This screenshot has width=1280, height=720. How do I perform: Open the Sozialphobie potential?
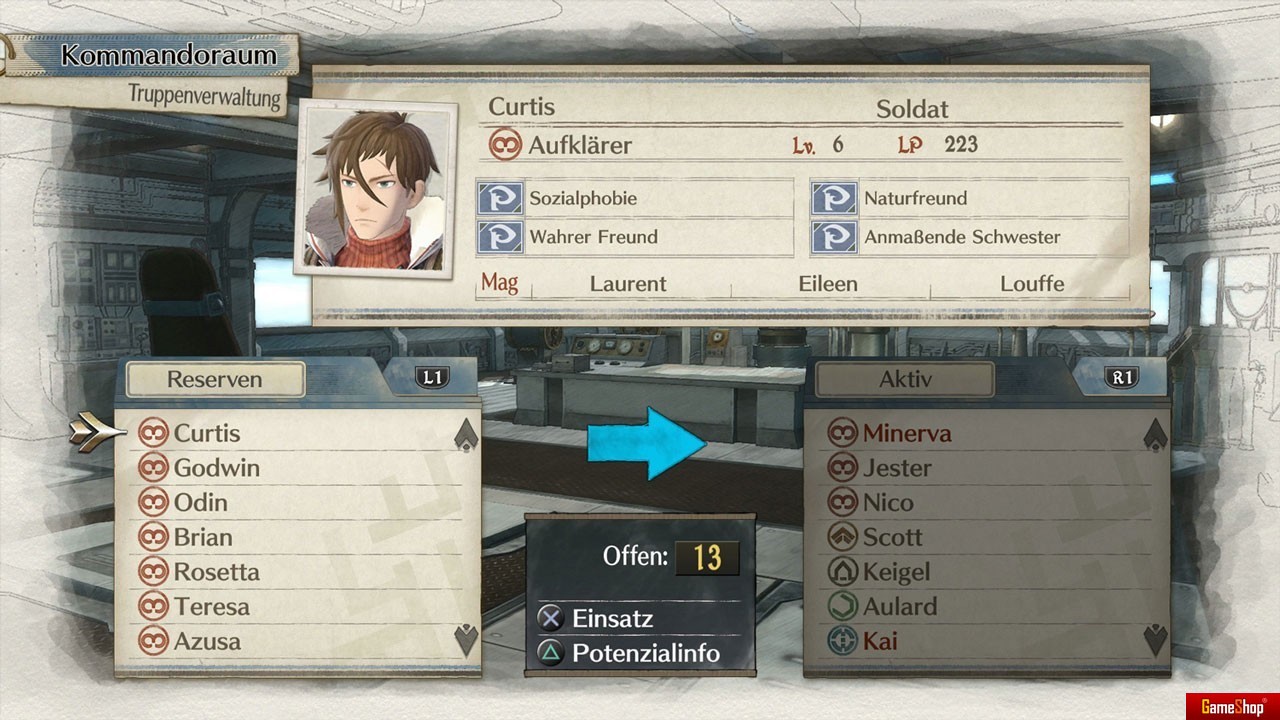click(583, 198)
